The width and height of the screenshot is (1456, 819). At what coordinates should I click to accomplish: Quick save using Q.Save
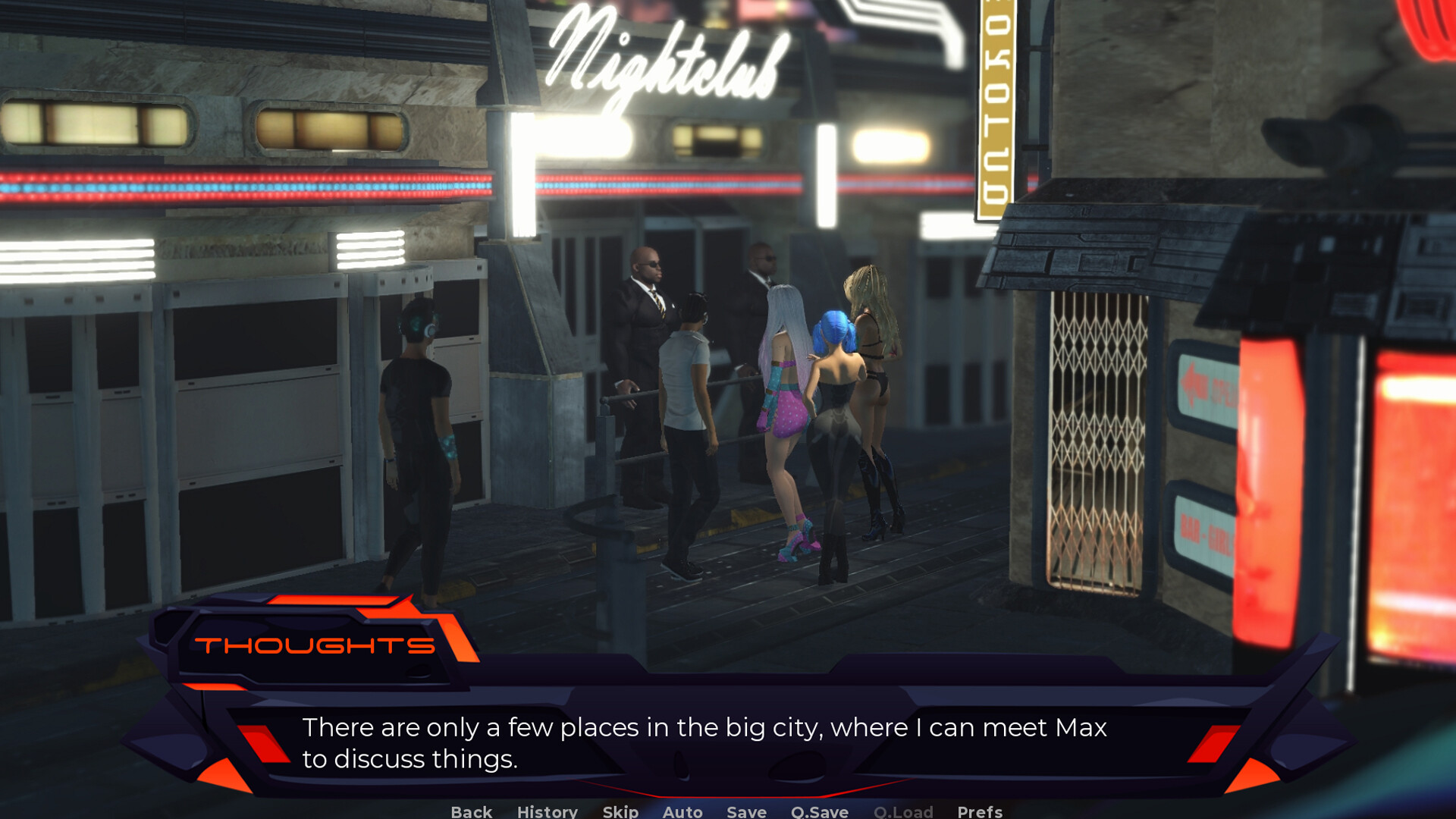(818, 811)
